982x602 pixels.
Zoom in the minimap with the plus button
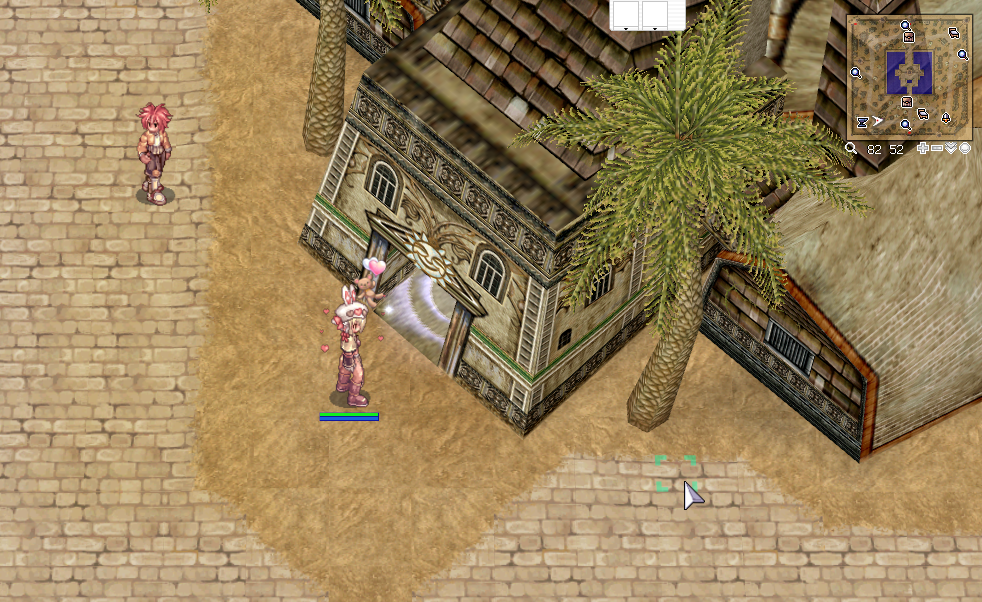[923, 148]
